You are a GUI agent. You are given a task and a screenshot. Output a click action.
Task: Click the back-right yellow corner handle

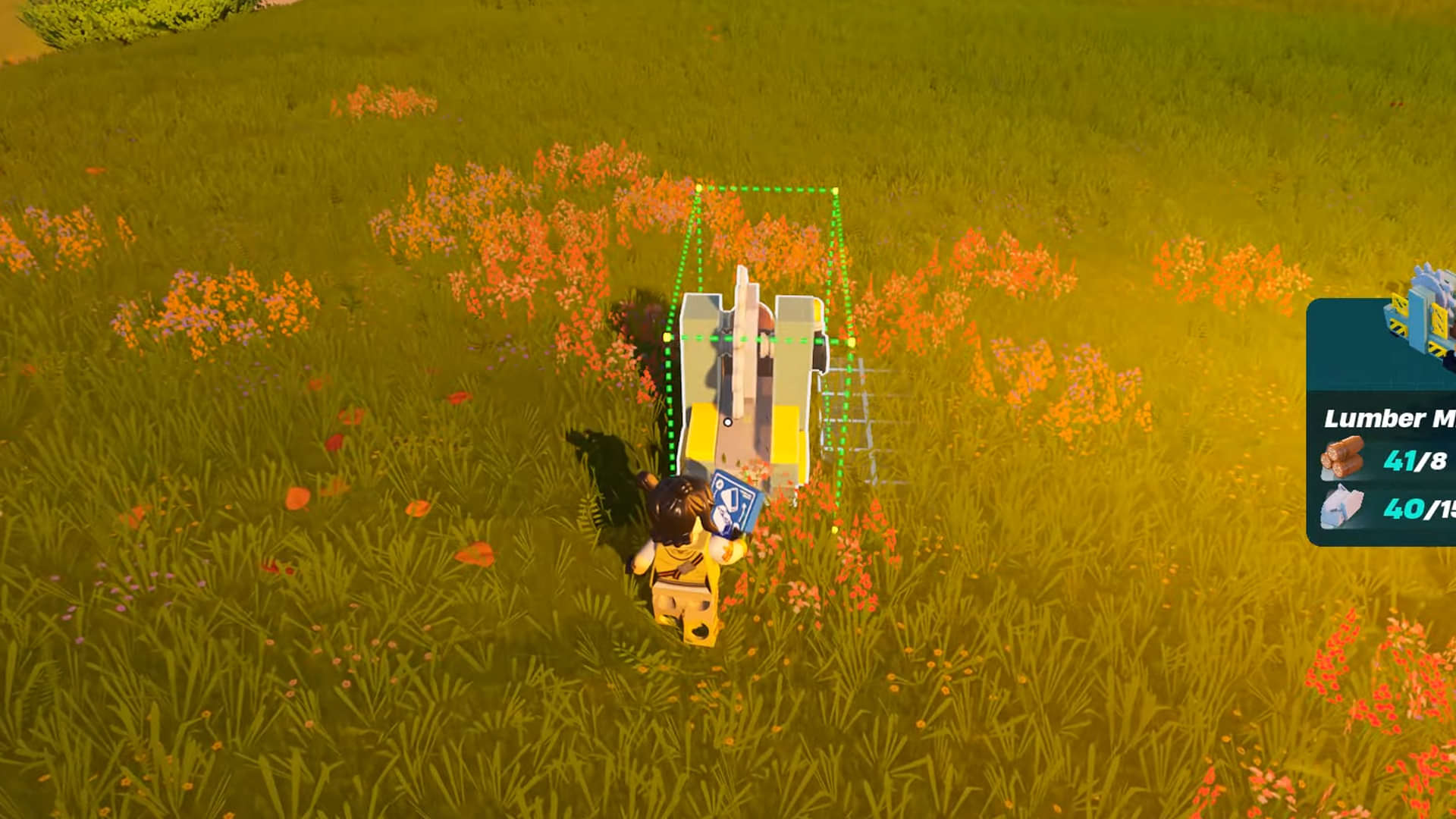pyautogui.click(x=851, y=342)
